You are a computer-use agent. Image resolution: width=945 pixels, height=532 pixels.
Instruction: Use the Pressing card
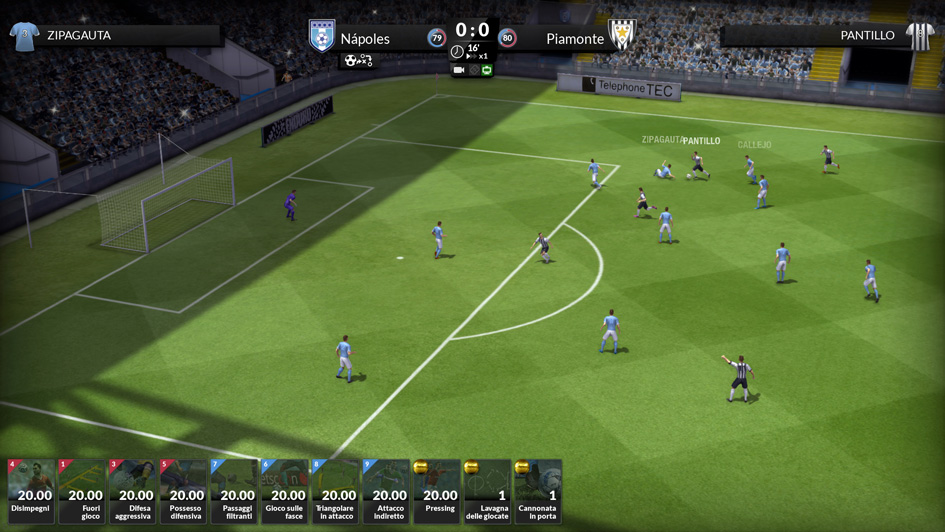(x=437, y=491)
